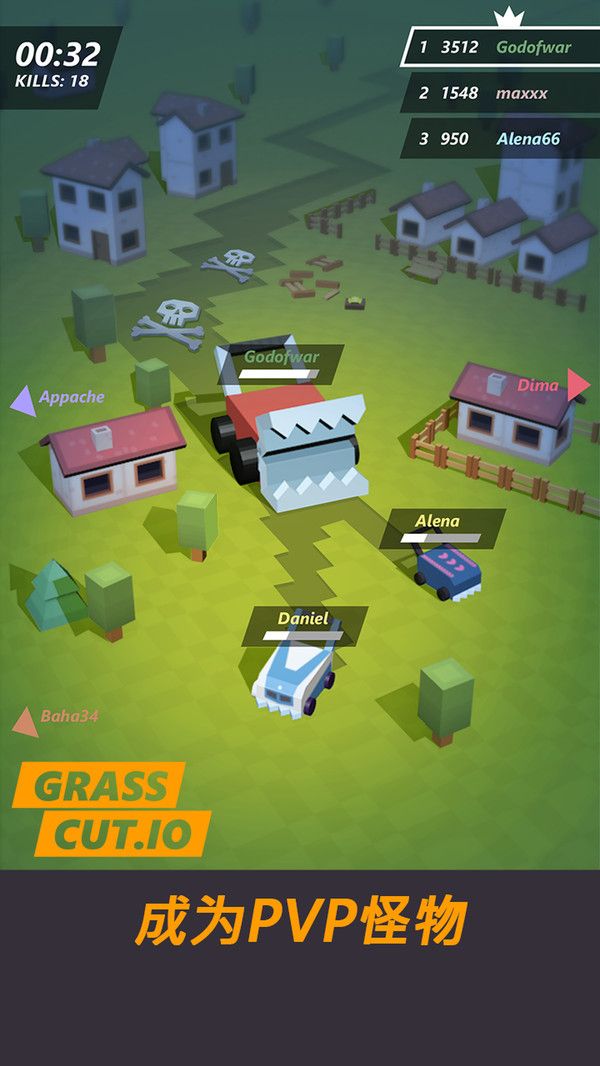600x1066 pixels.
Task: Select Alena66's leaderboard row
Action: (x=500, y=139)
